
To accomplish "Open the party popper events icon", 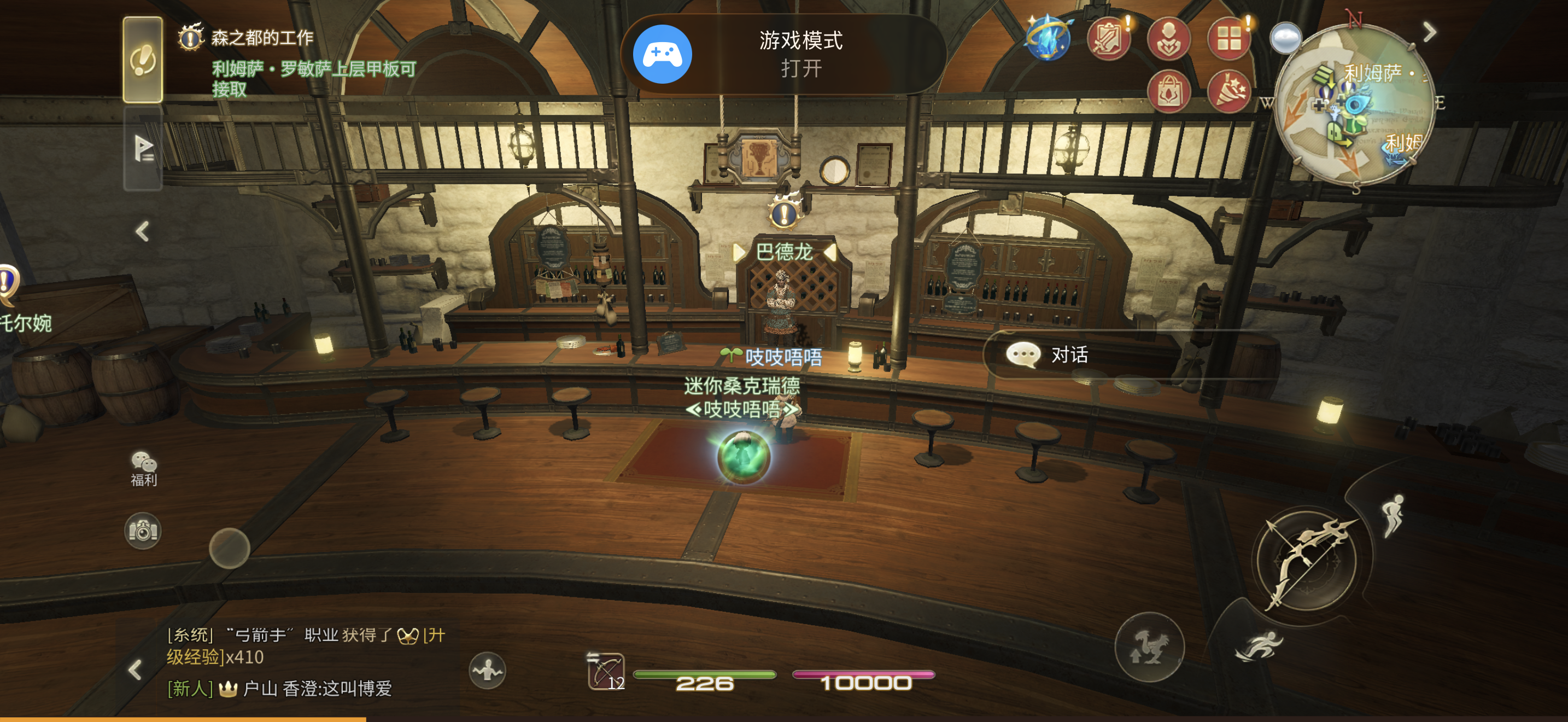I will (x=1228, y=91).
